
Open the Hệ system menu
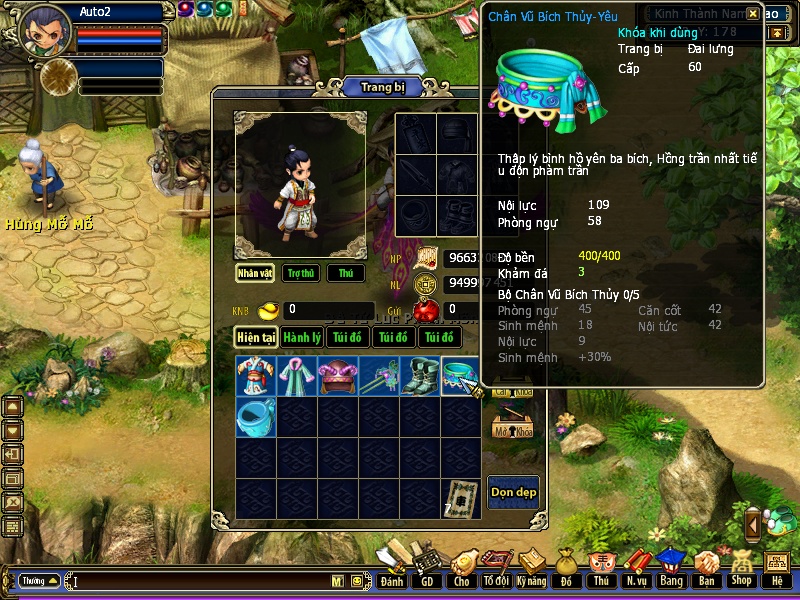click(776, 569)
